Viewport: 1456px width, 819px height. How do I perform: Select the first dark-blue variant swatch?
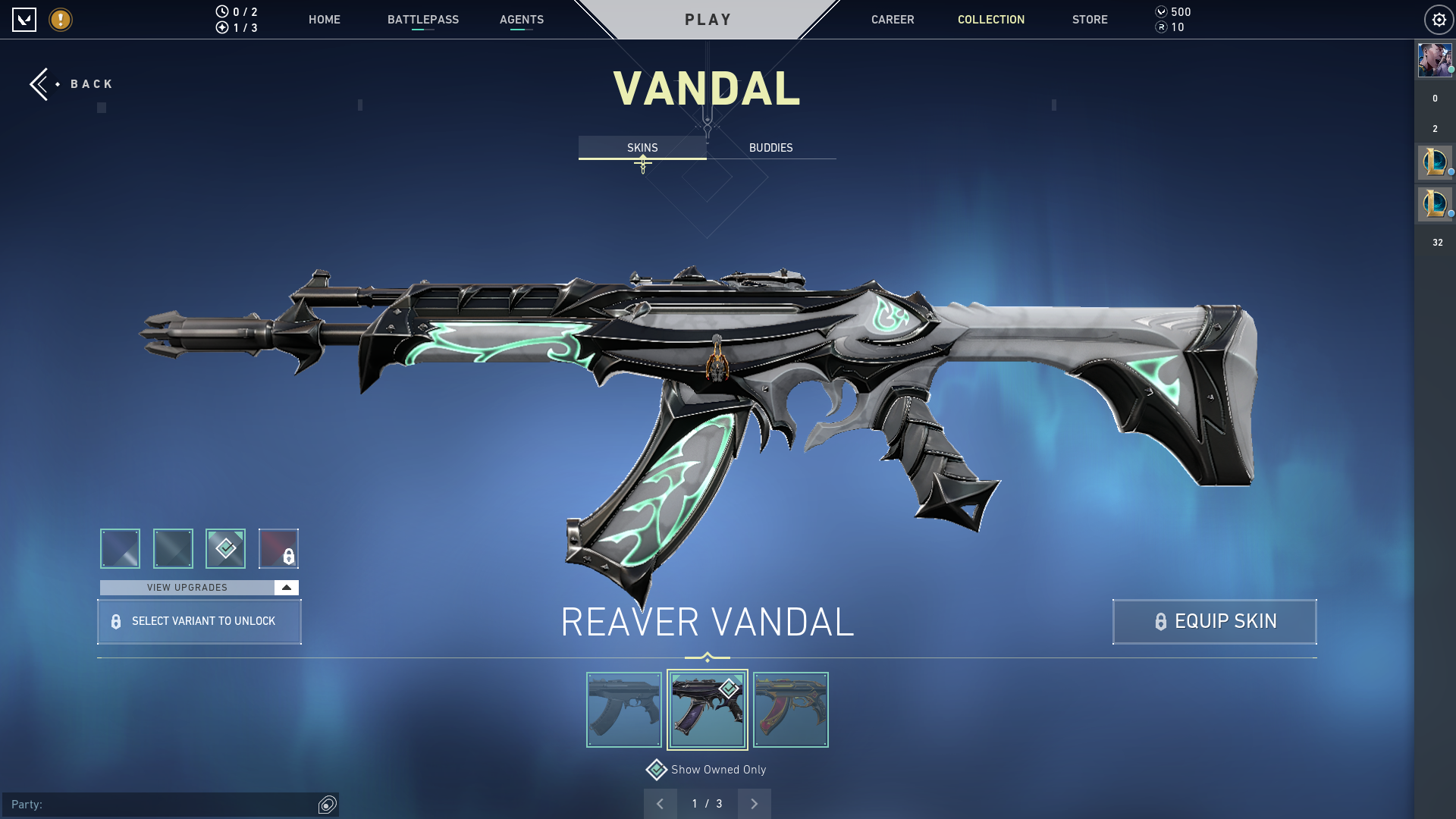click(120, 548)
